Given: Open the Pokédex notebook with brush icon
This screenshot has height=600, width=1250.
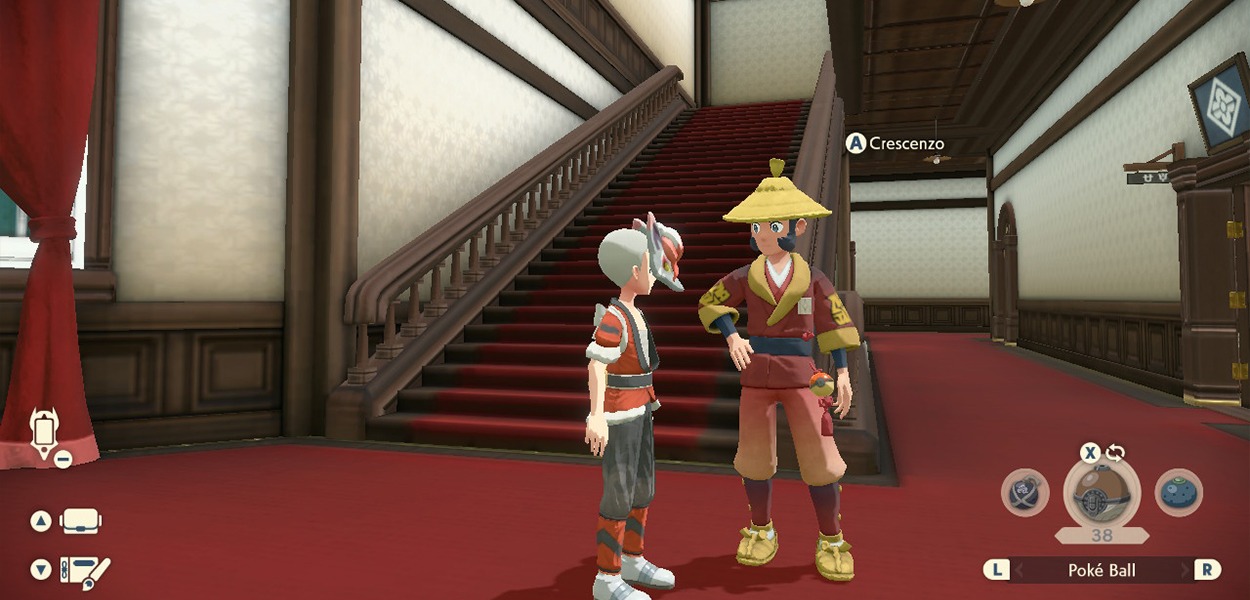Looking at the screenshot, I should click(84, 570).
